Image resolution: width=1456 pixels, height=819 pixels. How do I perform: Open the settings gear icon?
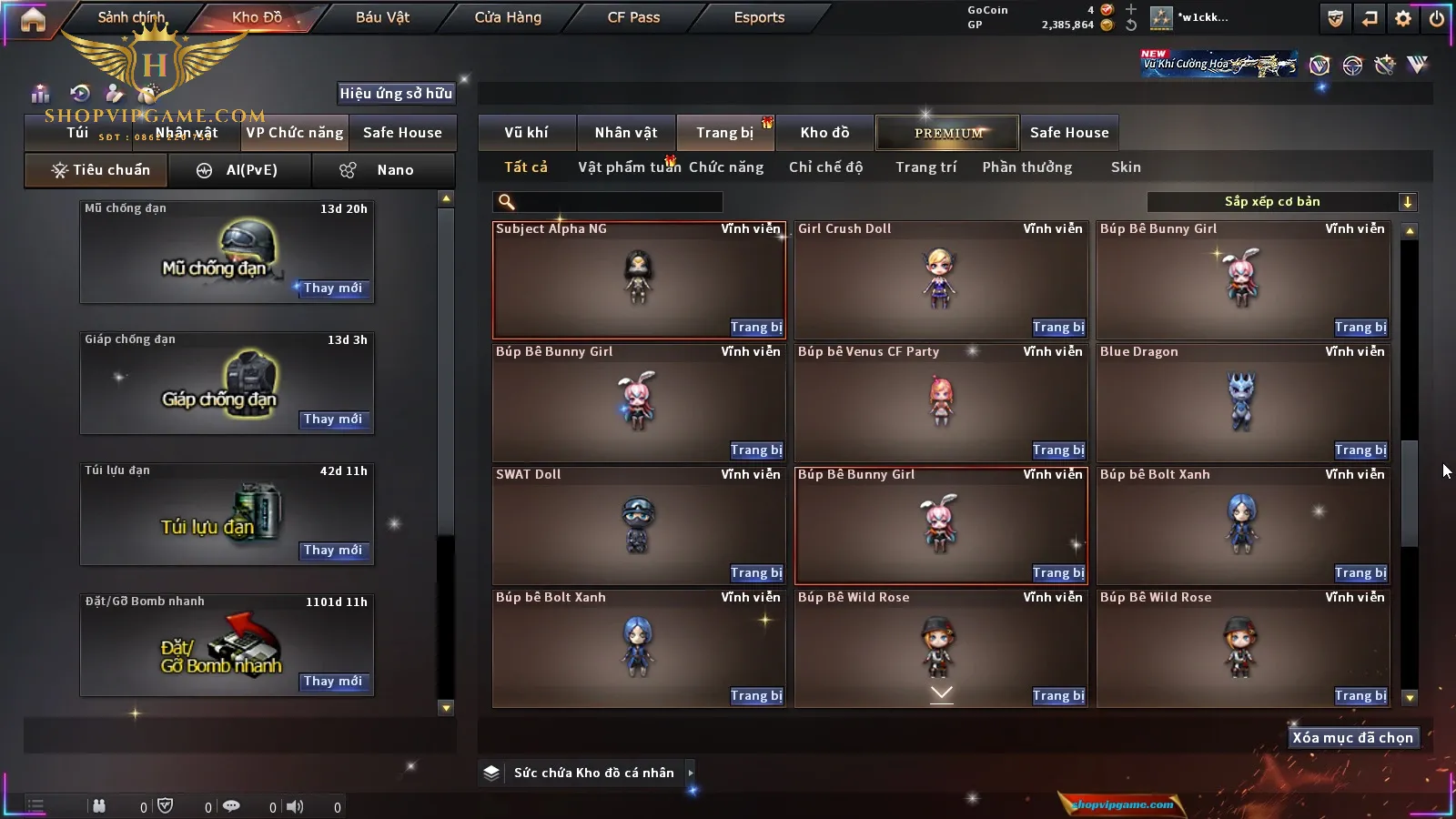(x=1403, y=18)
